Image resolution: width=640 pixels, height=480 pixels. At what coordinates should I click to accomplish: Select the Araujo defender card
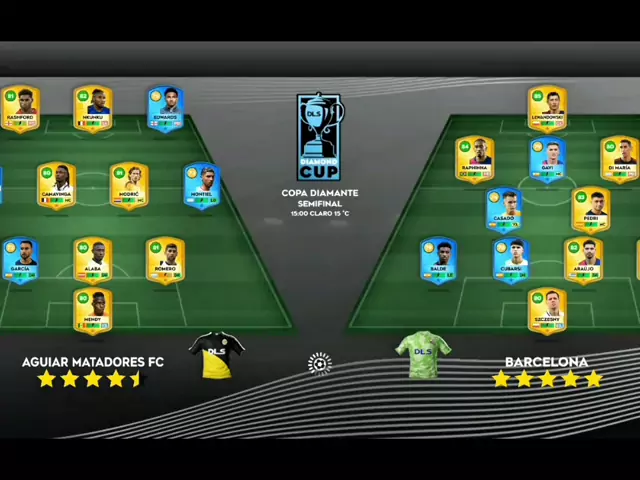coord(583,261)
